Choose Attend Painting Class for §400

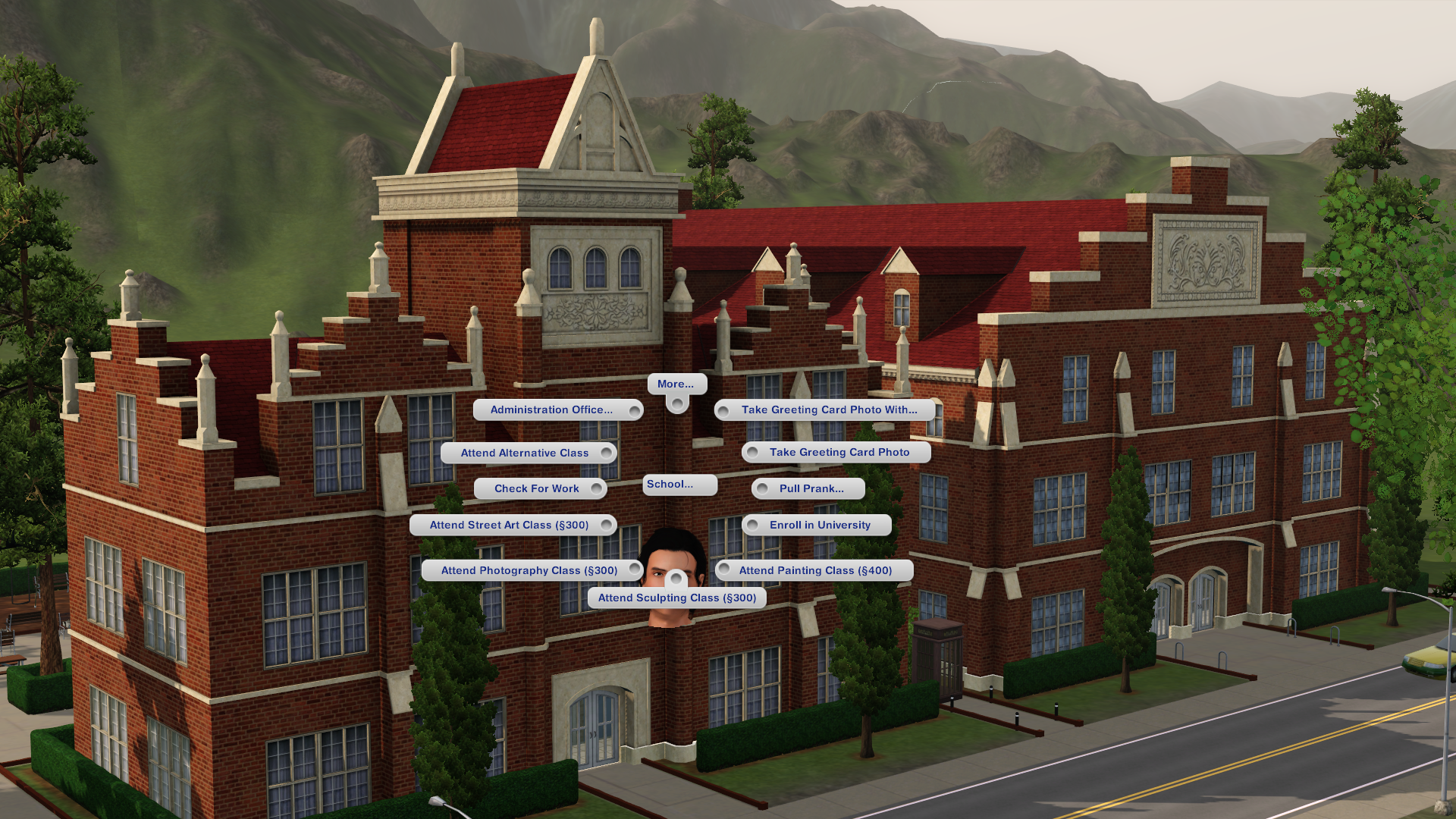point(817,570)
